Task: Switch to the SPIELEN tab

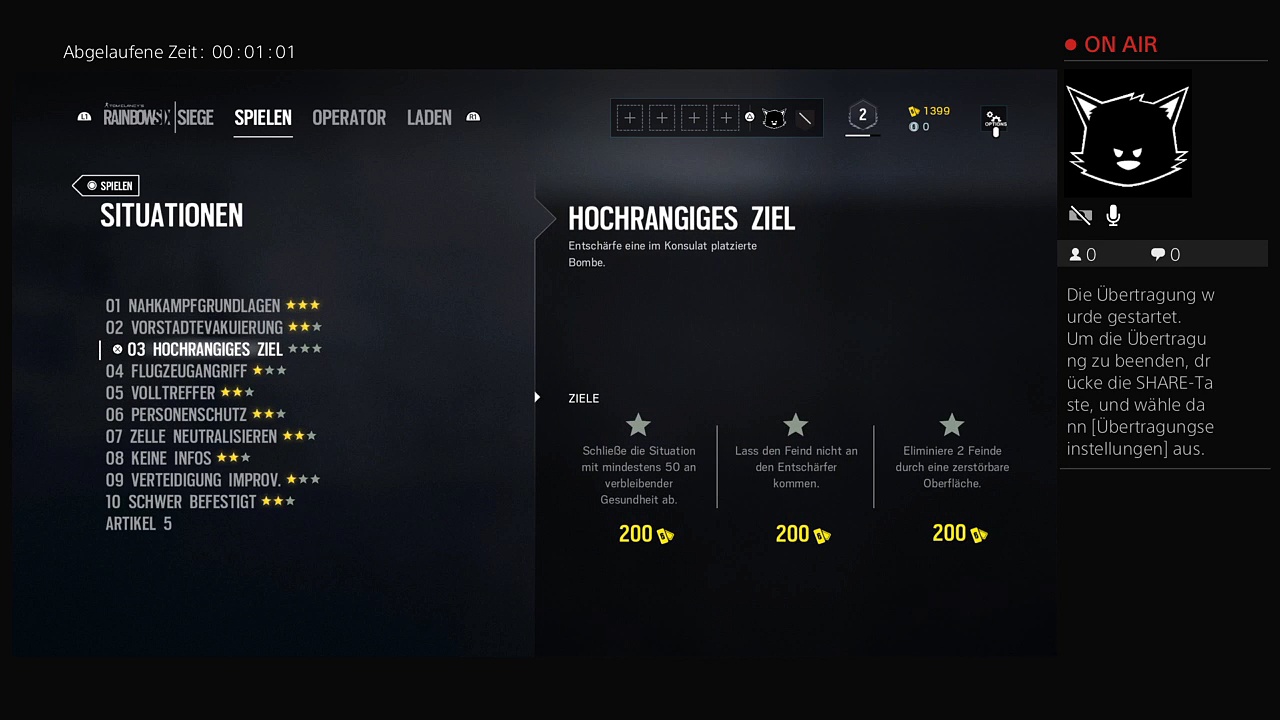Action: pos(263,118)
